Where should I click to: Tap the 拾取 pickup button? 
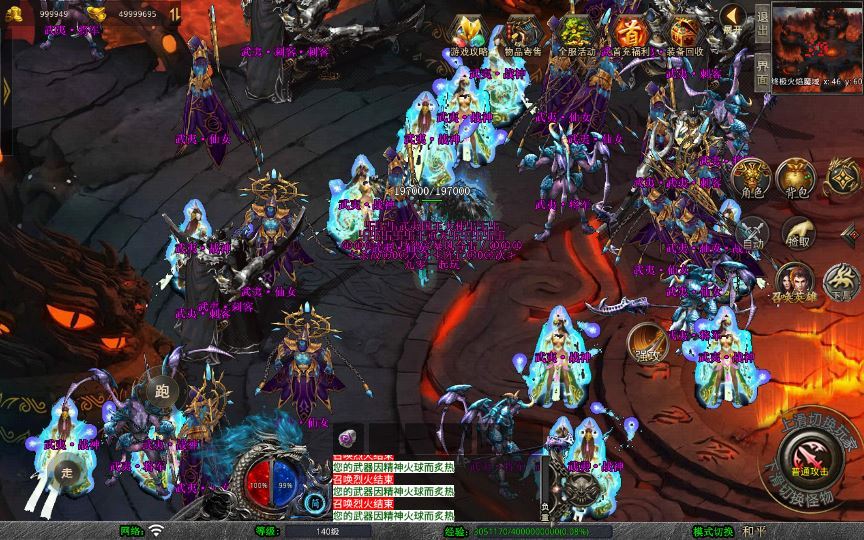[x=797, y=231]
